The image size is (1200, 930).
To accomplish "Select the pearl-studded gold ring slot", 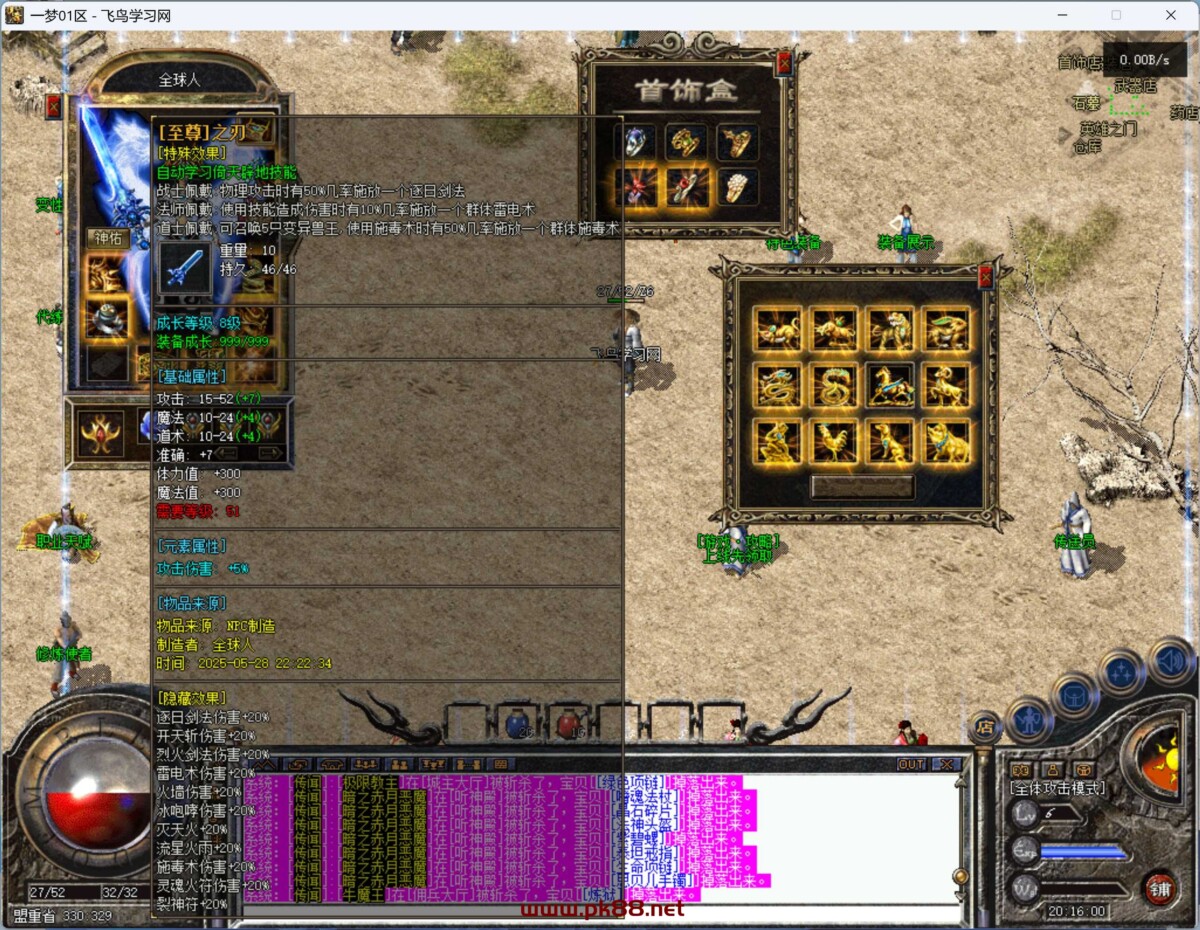I will click(x=736, y=186).
